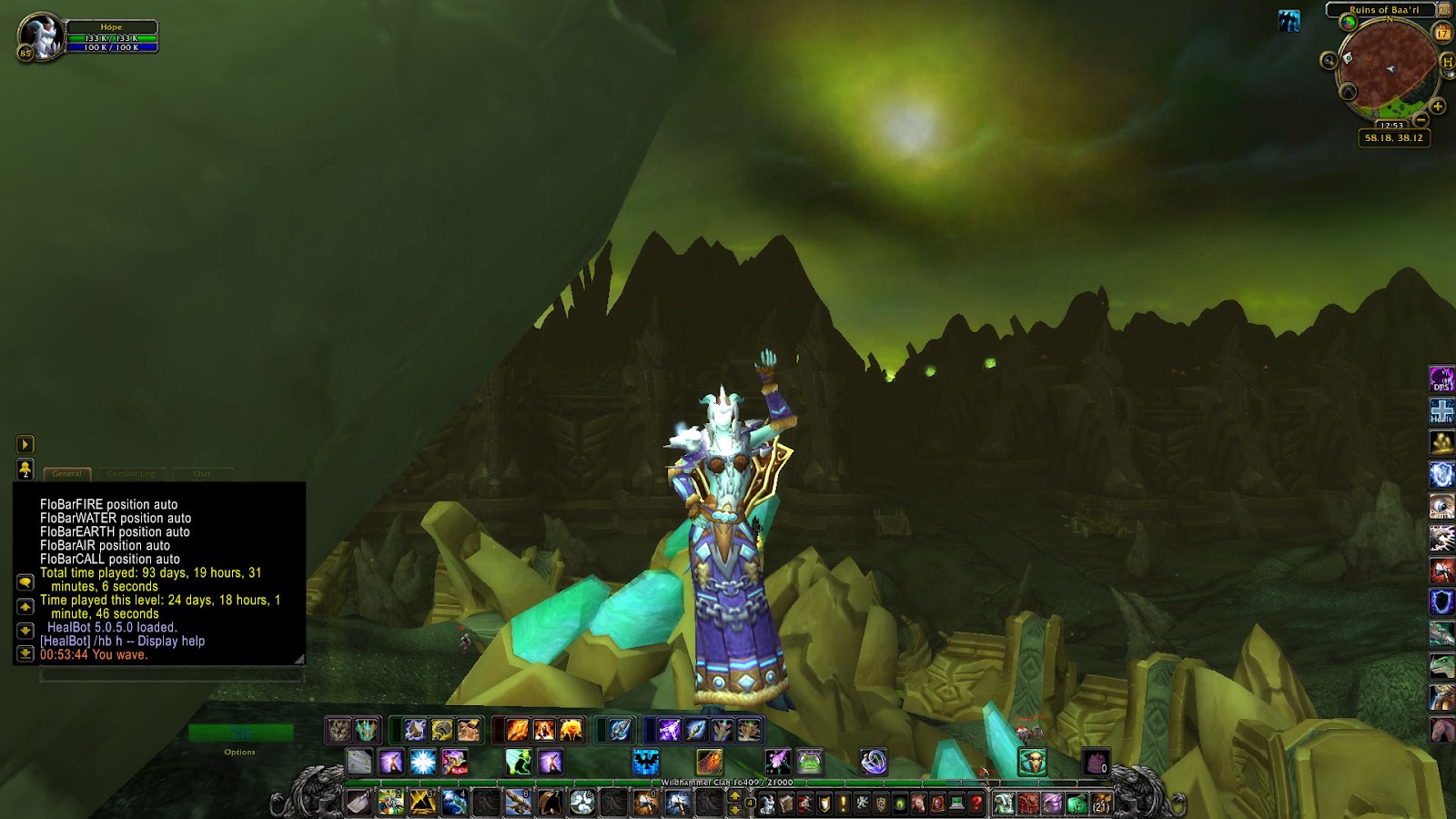Image resolution: width=1456 pixels, height=819 pixels.
Task: Click the red question mark help micro button
Action: 976,804
